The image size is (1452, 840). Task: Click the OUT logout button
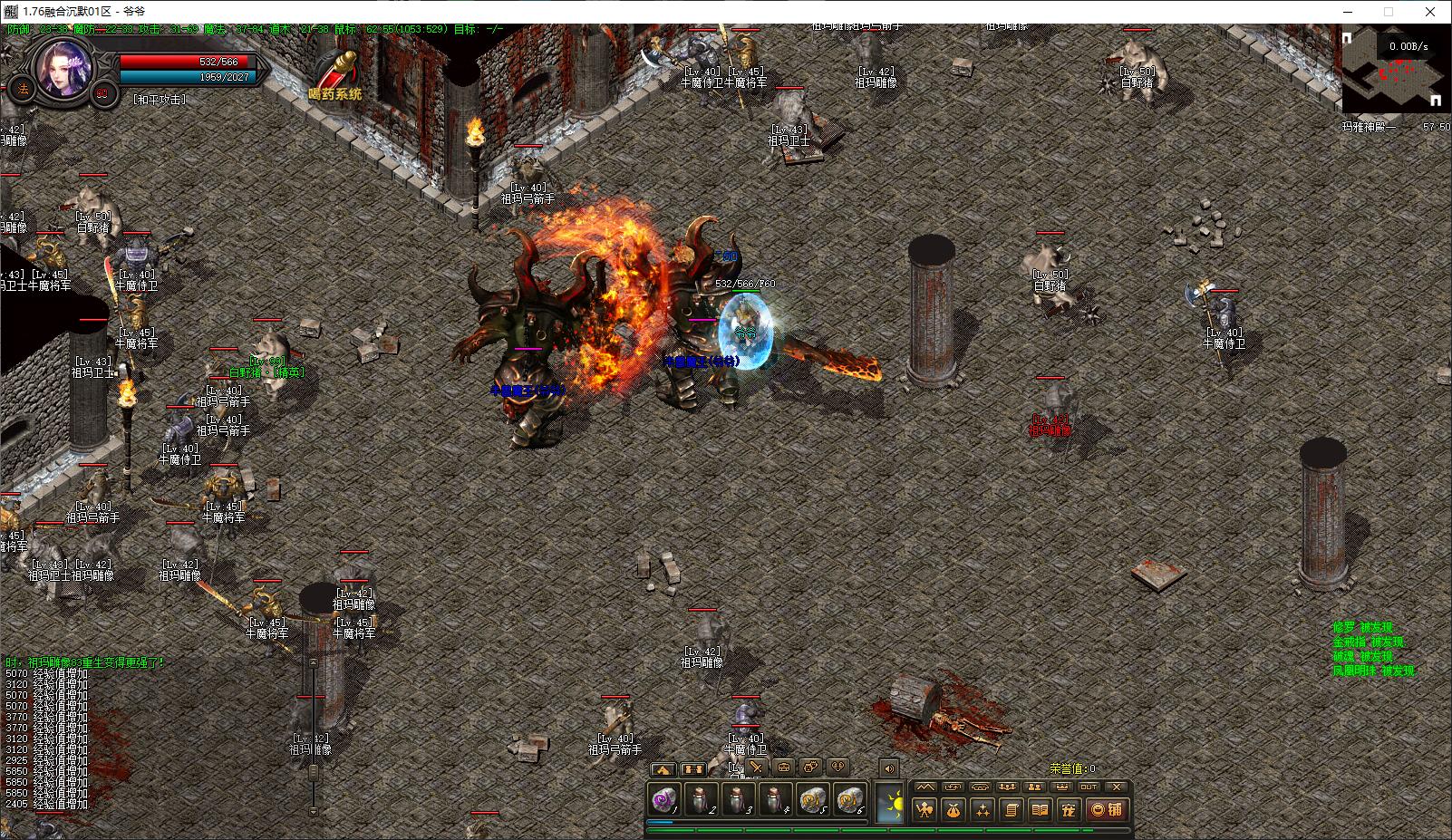click(x=1089, y=787)
